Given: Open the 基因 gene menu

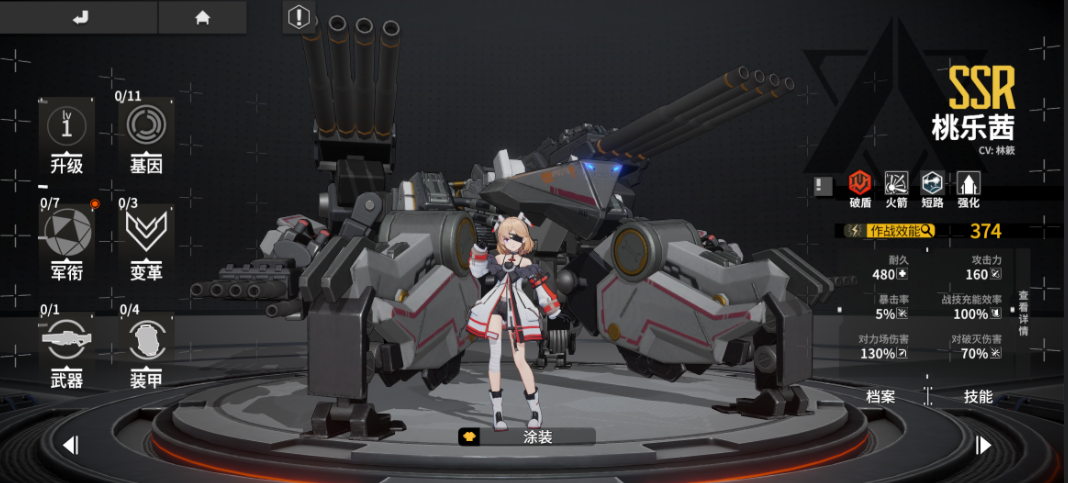Looking at the screenshot, I should coord(146,138).
